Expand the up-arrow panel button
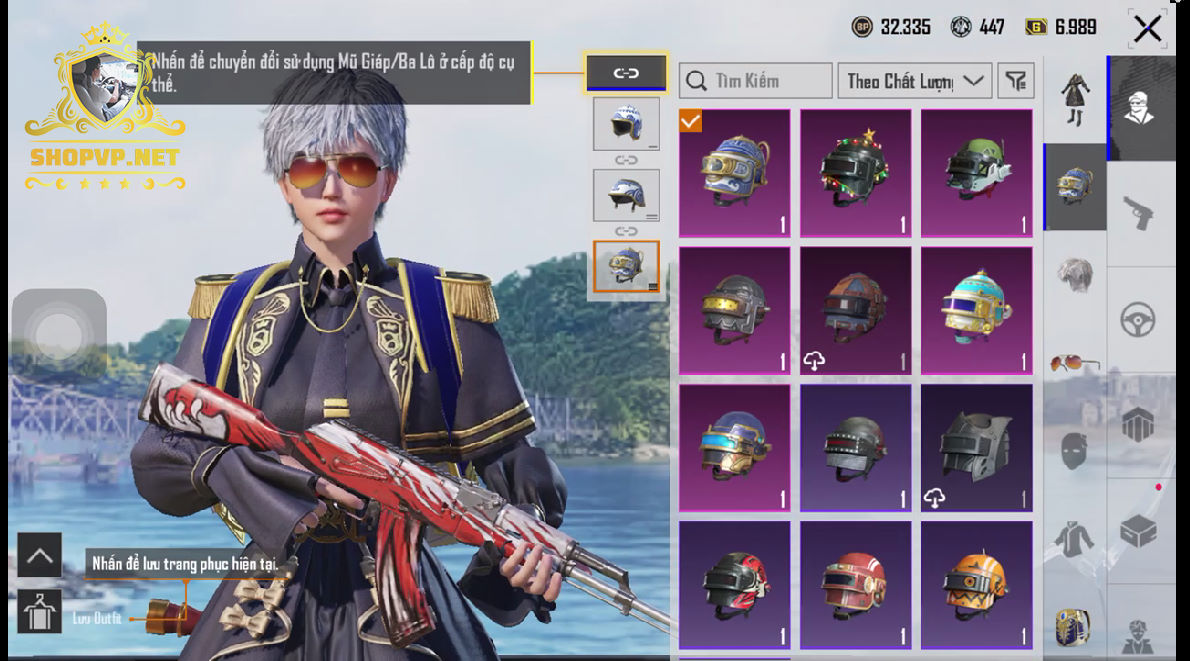The height and width of the screenshot is (661, 1190). coord(40,555)
